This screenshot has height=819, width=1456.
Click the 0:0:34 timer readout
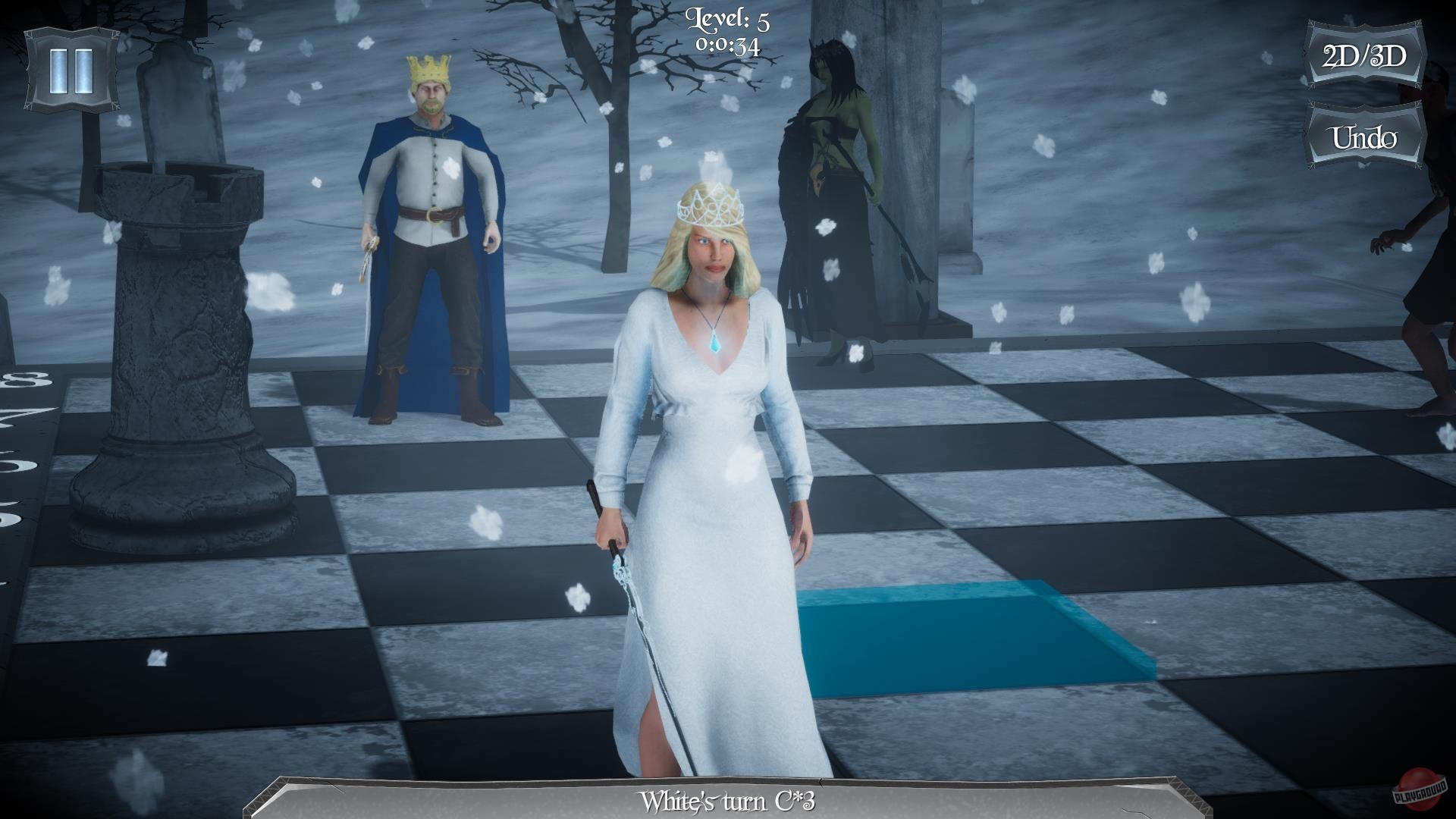click(726, 44)
